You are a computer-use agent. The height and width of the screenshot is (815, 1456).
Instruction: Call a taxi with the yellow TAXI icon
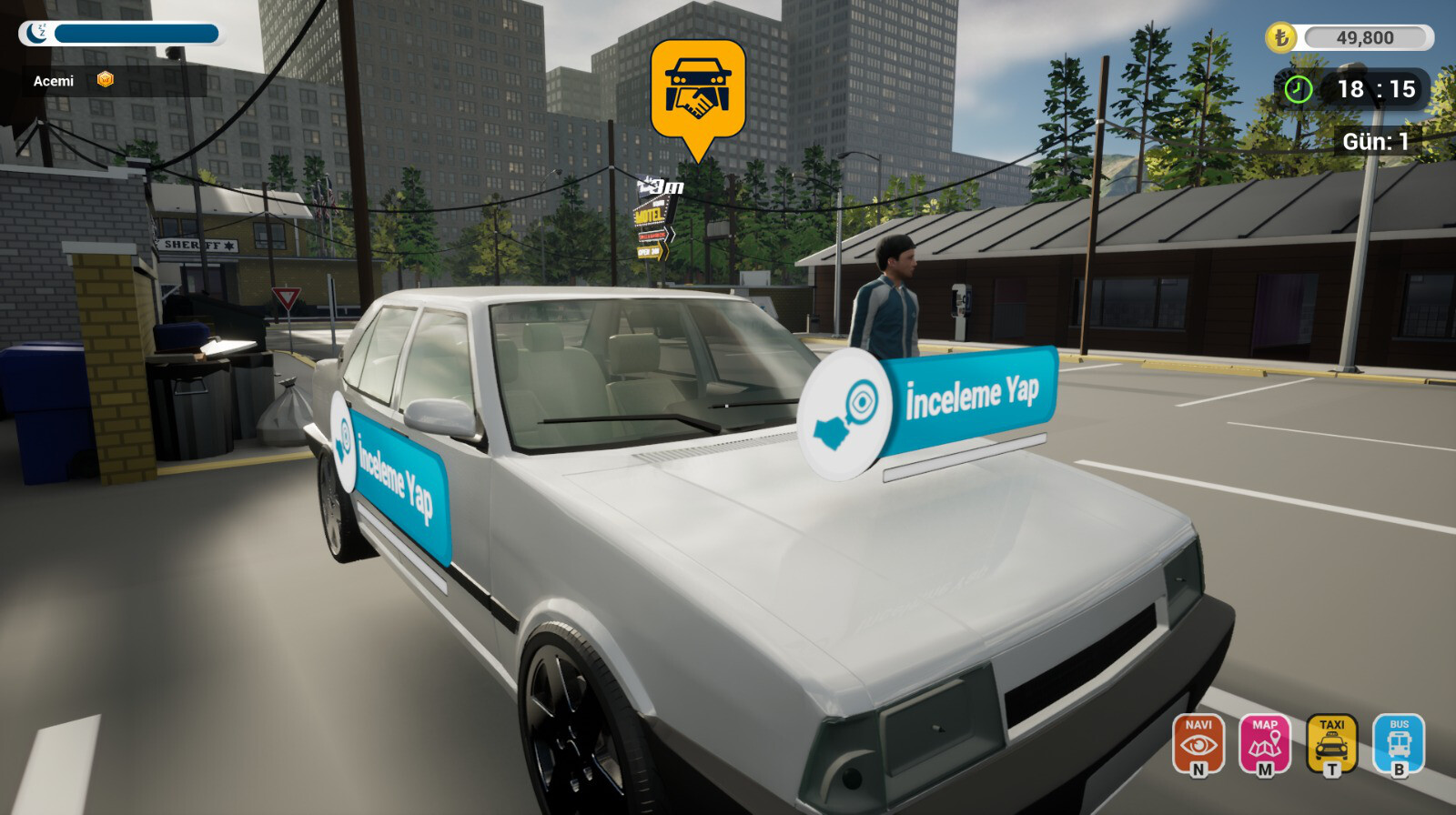click(1331, 744)
